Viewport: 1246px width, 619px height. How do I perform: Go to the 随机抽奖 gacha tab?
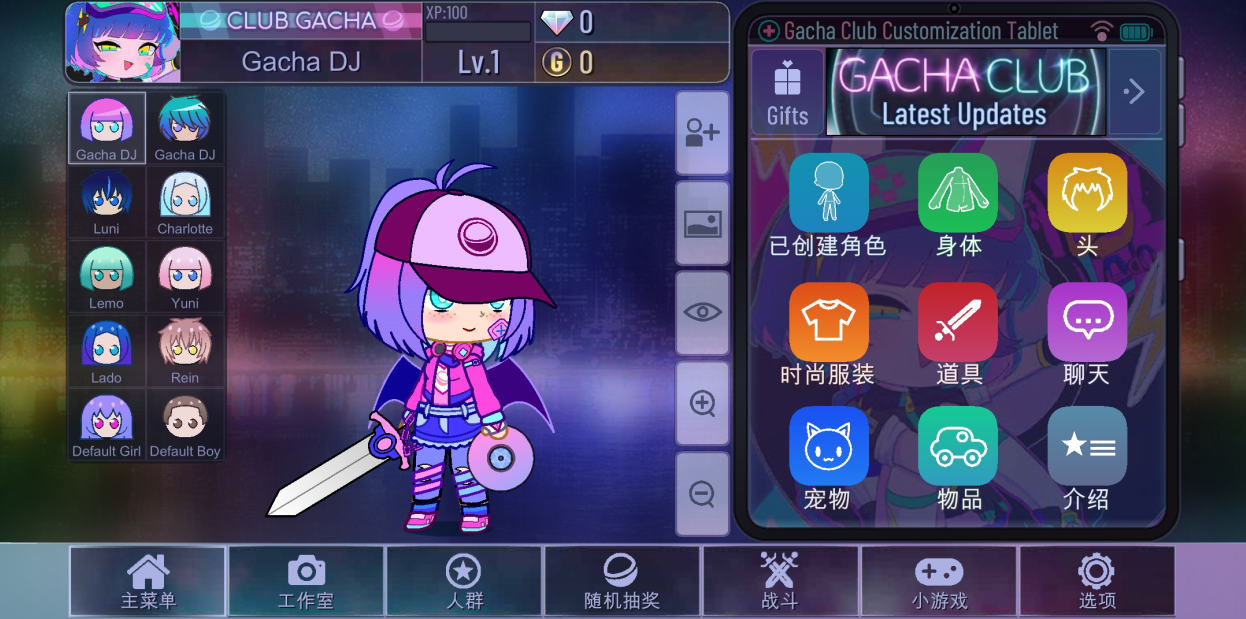click(622, 581)
